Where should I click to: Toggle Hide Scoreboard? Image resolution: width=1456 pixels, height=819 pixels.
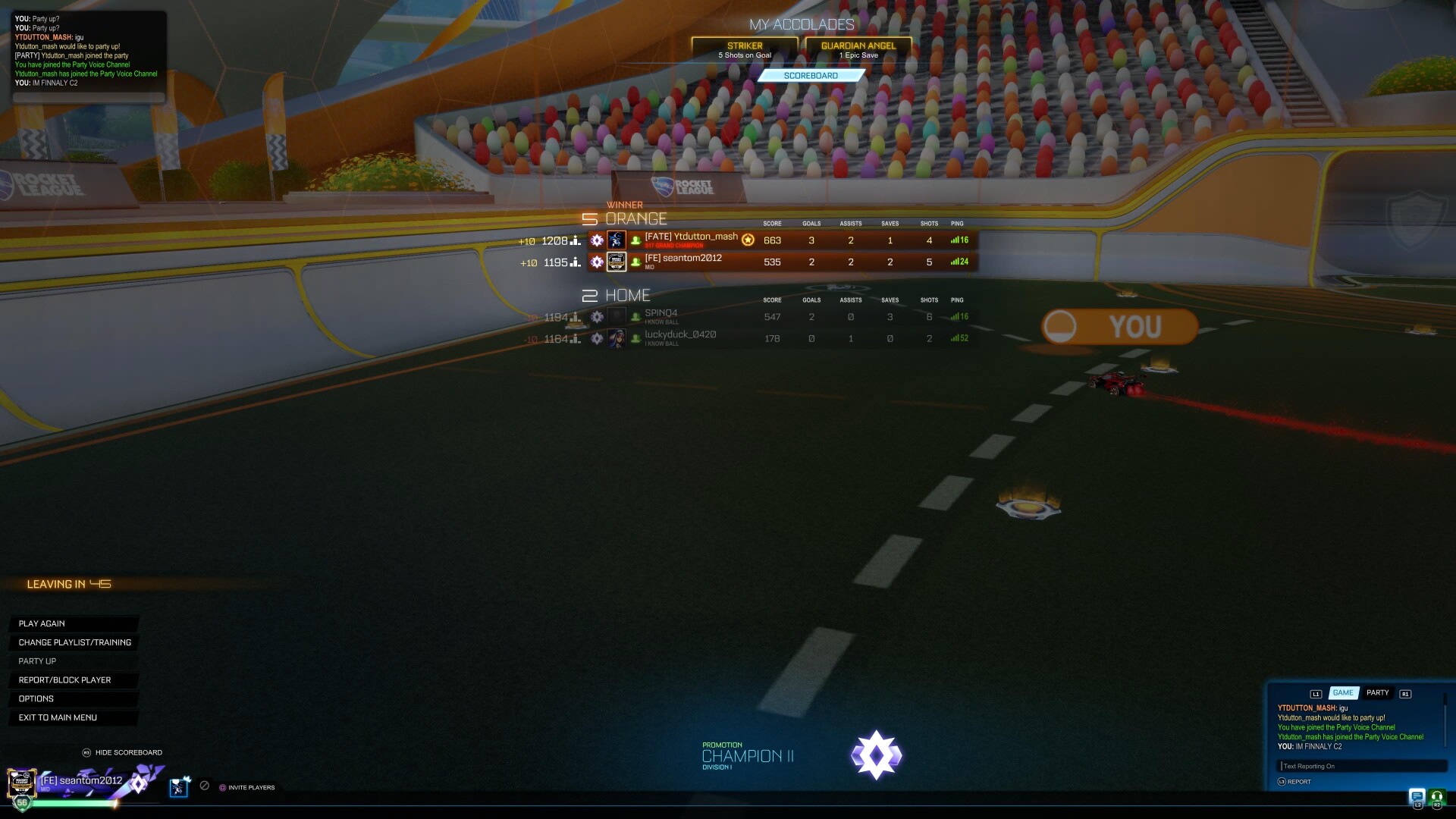[x=127, y=752]
